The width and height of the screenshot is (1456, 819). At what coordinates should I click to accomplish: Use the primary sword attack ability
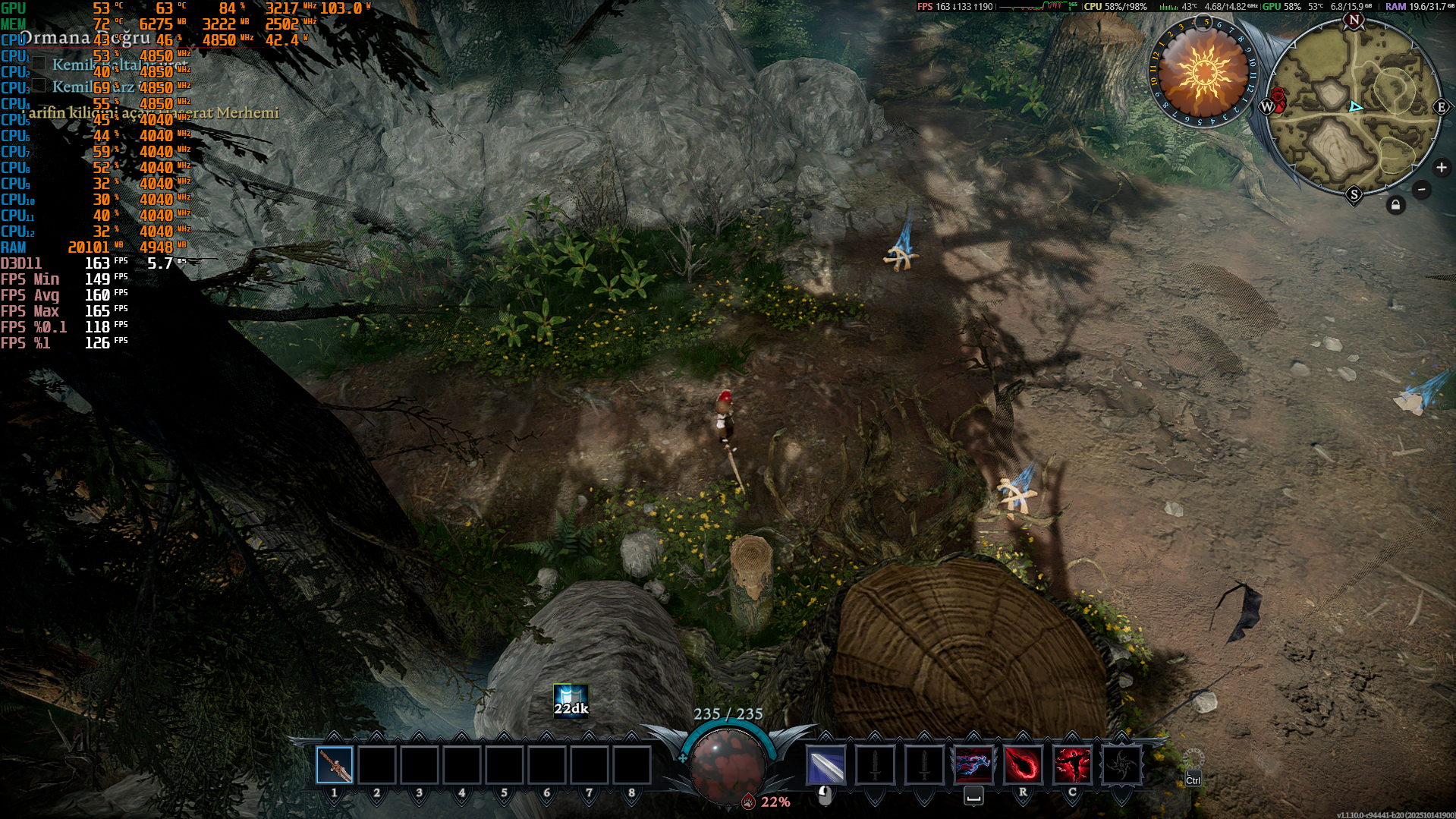pos(825,765)
